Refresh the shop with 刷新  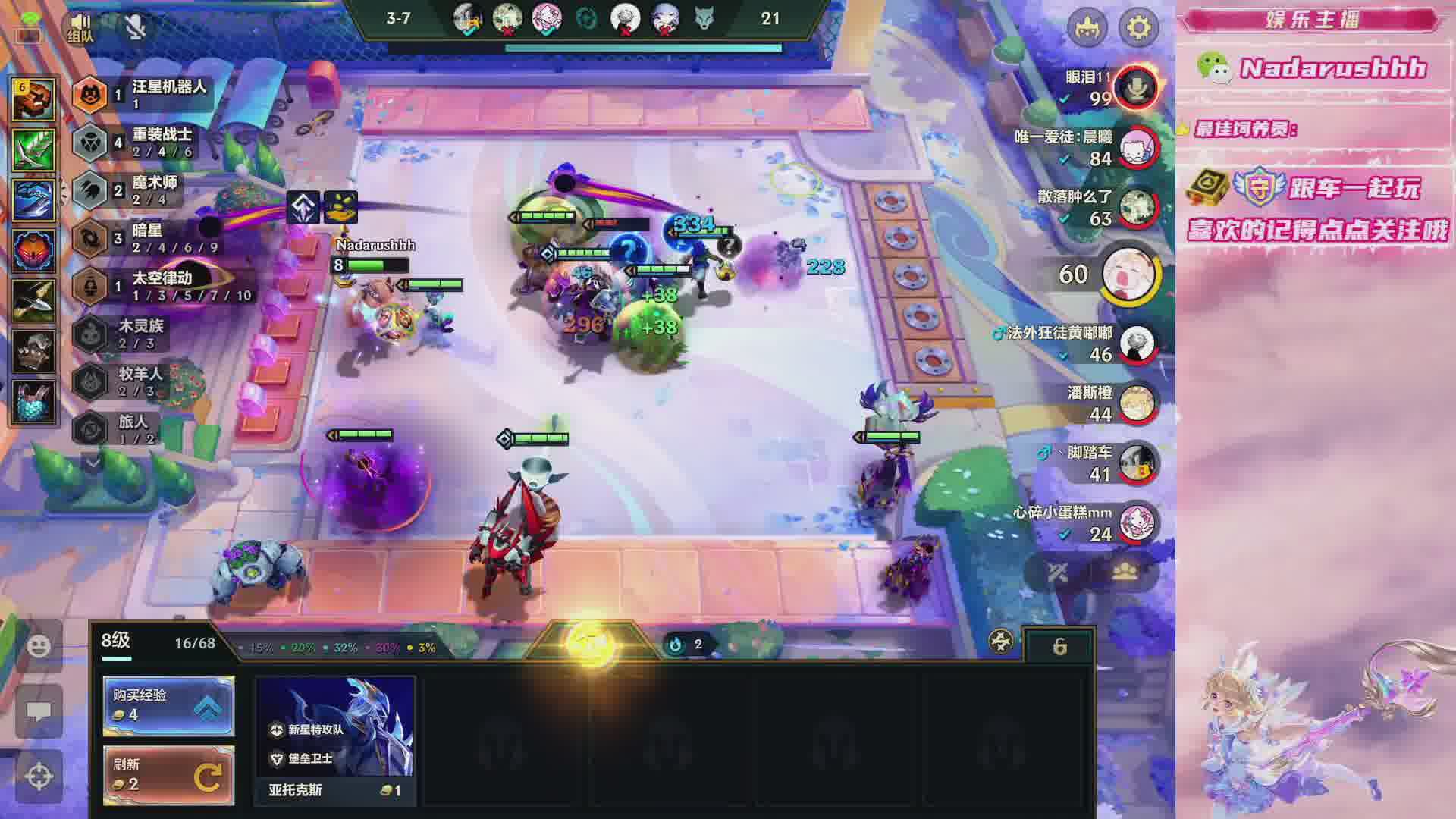168,775
